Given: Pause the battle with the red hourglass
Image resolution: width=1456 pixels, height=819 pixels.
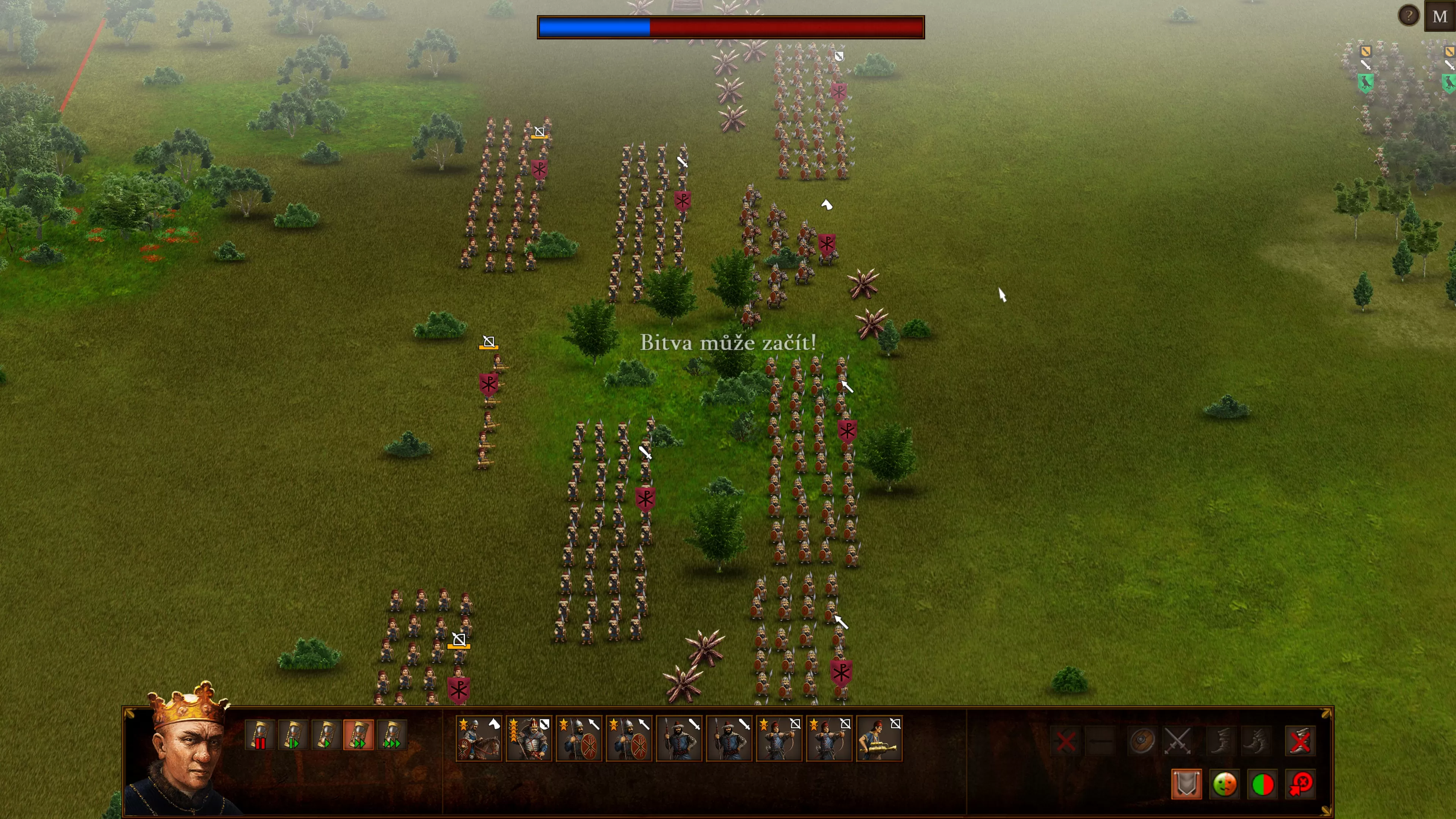Looking at the screenshot, I should click(259, 735).
